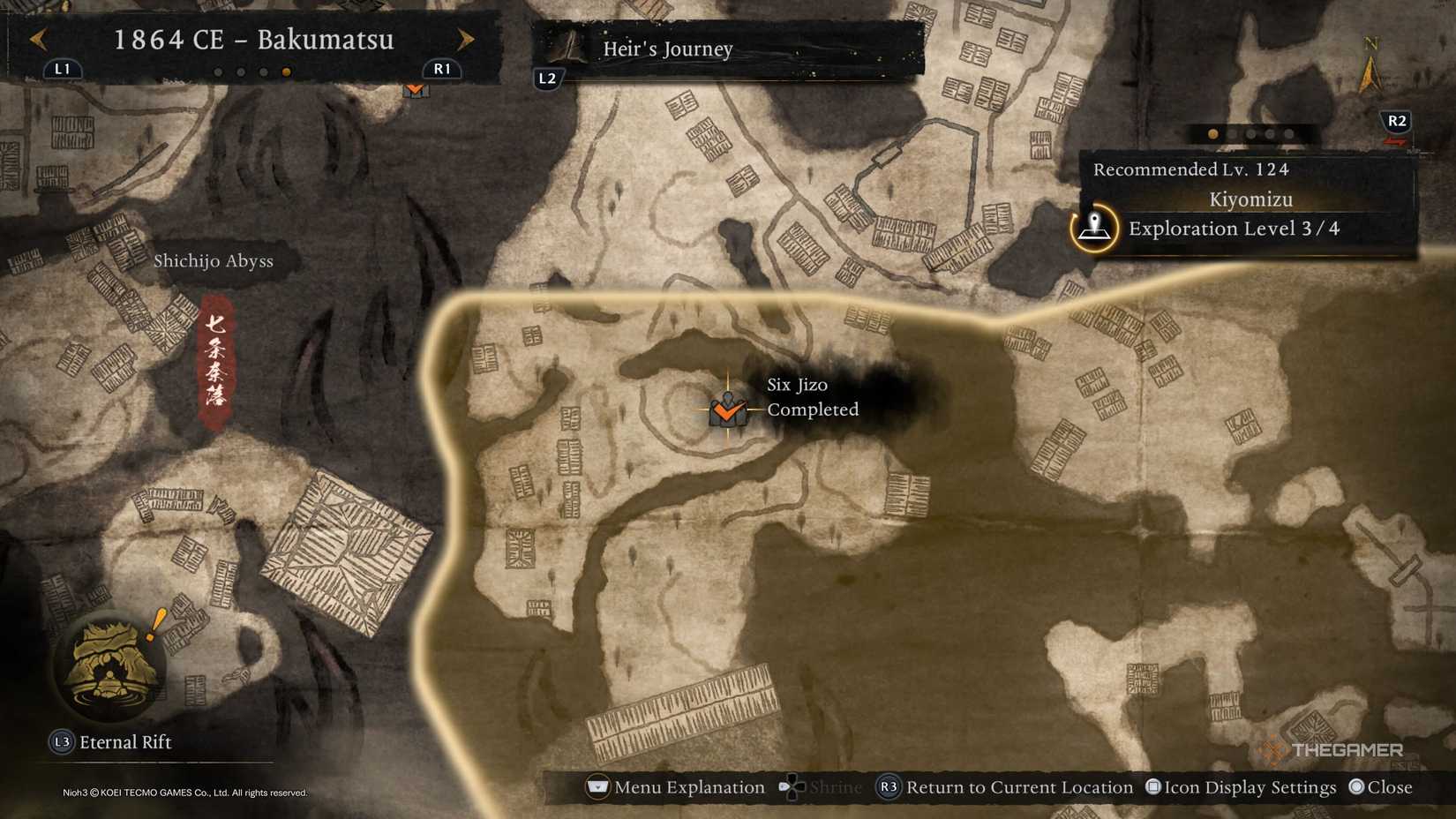This screenshot has height=819, width=1456.
Task: Select the orange marker below the era header
Action: point(415,89)
